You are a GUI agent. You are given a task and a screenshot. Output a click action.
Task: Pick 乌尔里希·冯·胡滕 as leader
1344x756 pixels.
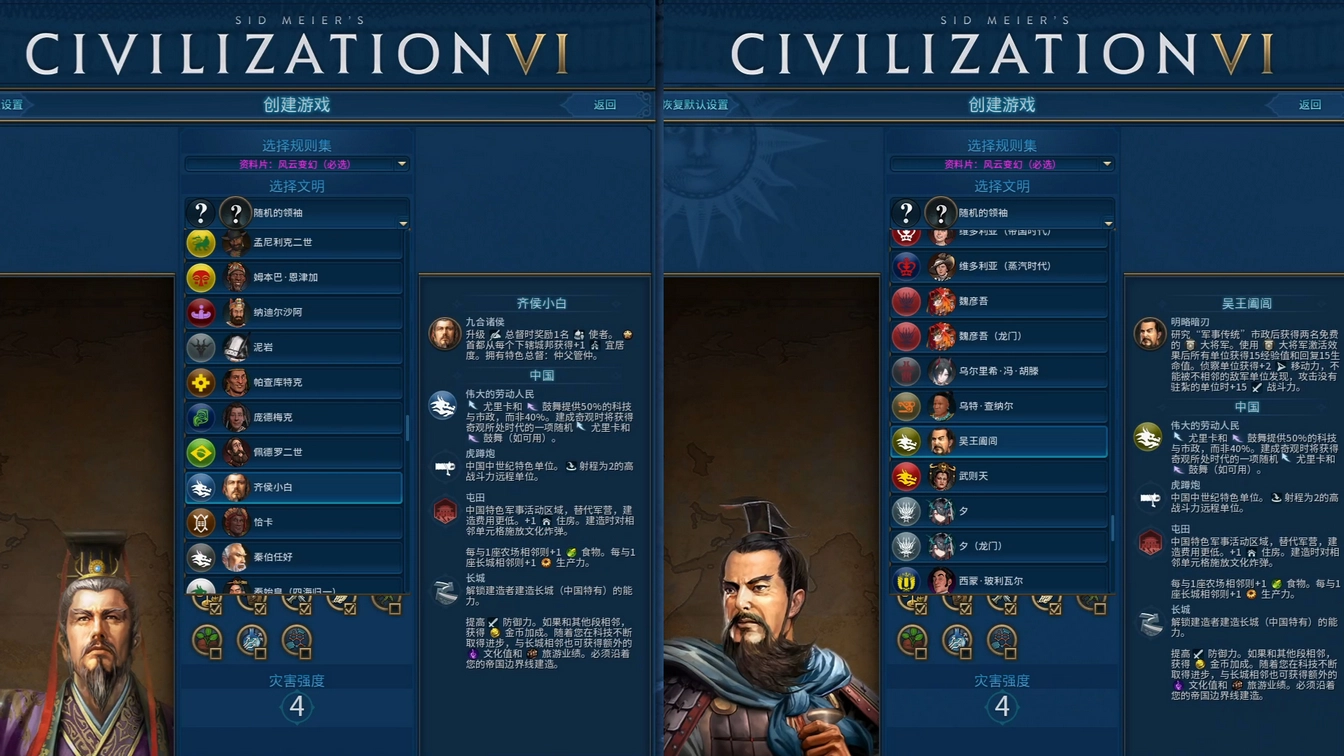pos(999,371)
